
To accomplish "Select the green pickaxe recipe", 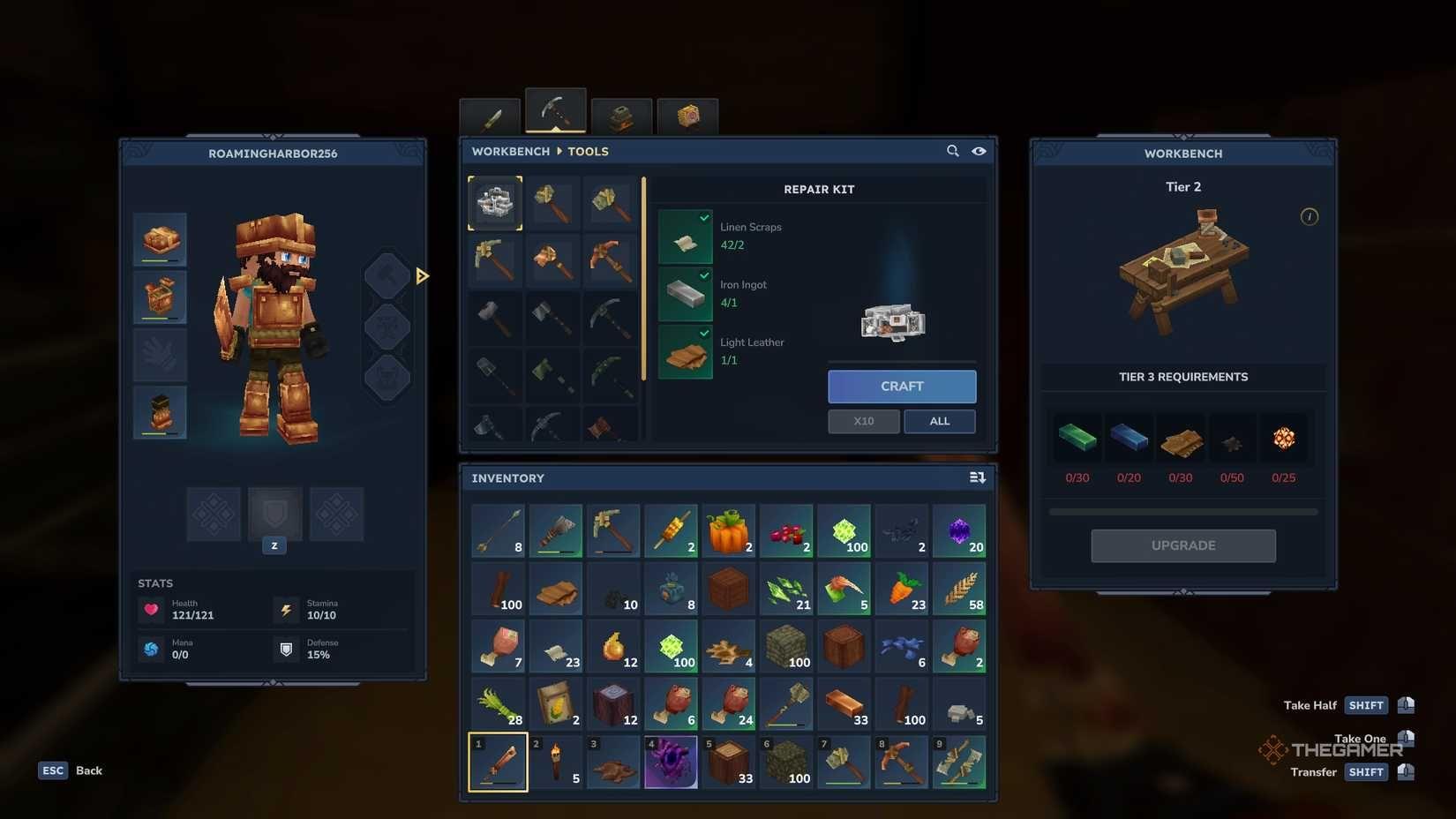I will (612, 375).
